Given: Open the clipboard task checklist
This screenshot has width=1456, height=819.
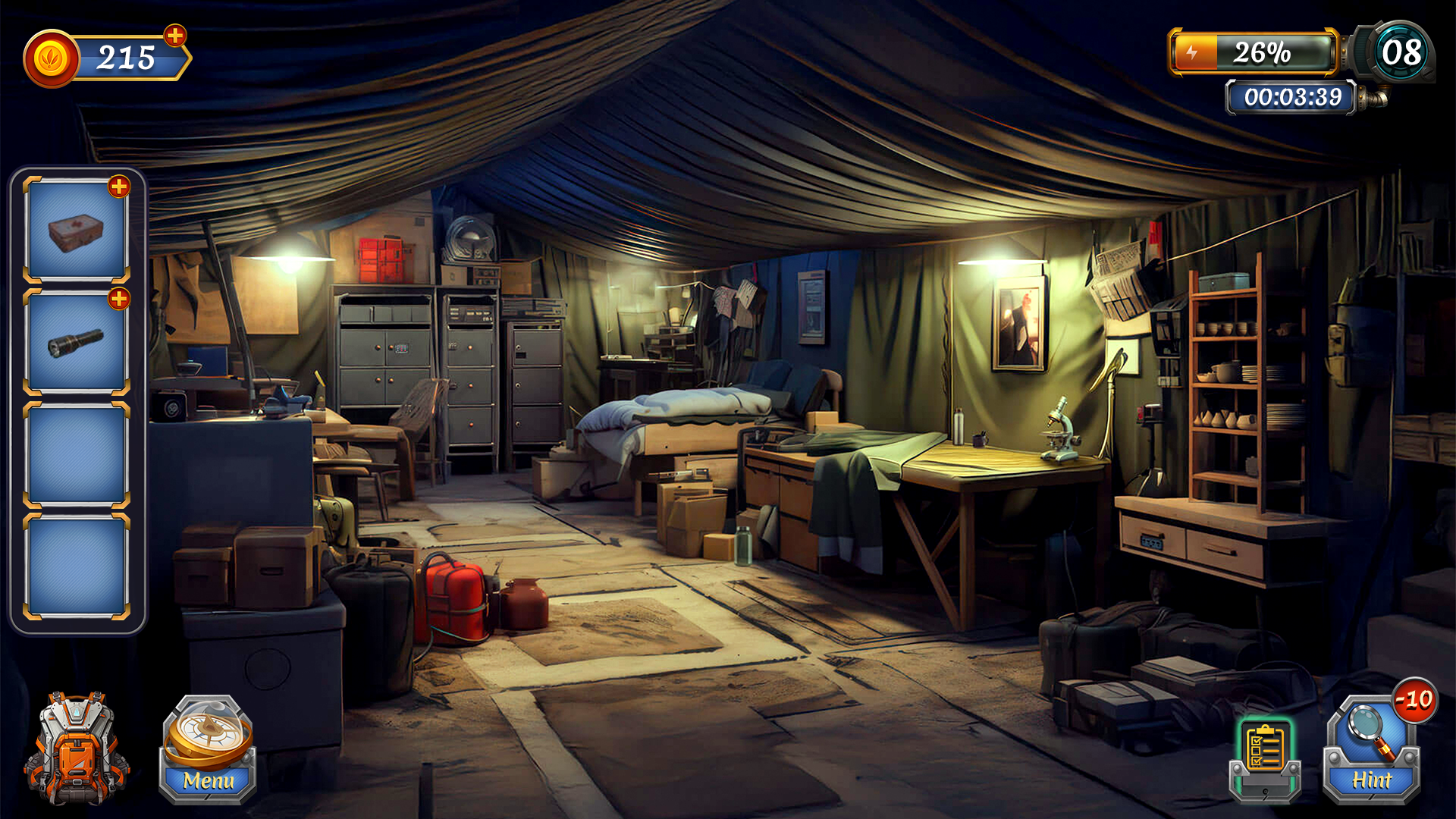Looking at the screenshot, I should coord(1265,757).
